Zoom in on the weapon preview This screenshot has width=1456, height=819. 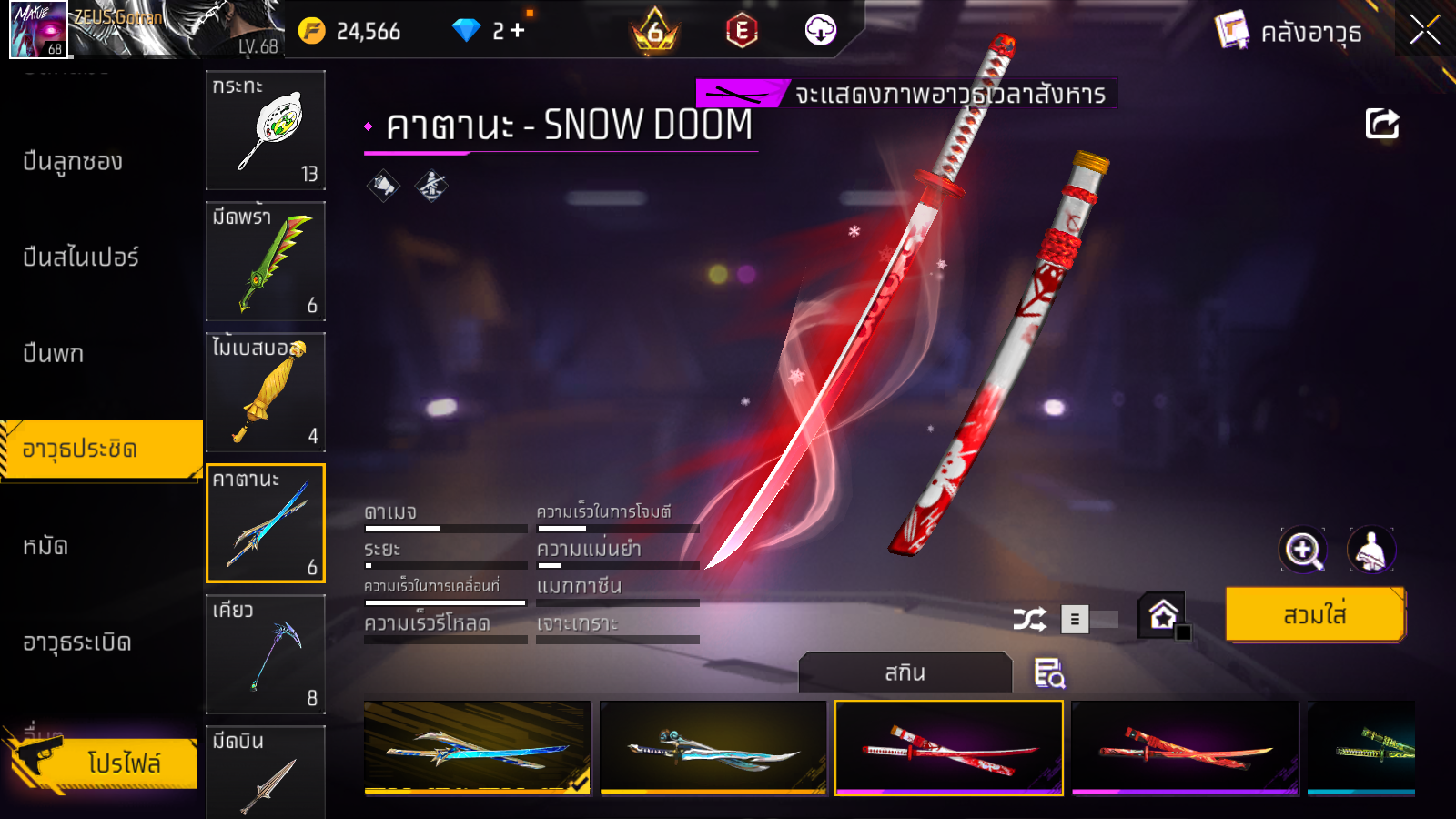point(1302,550)
